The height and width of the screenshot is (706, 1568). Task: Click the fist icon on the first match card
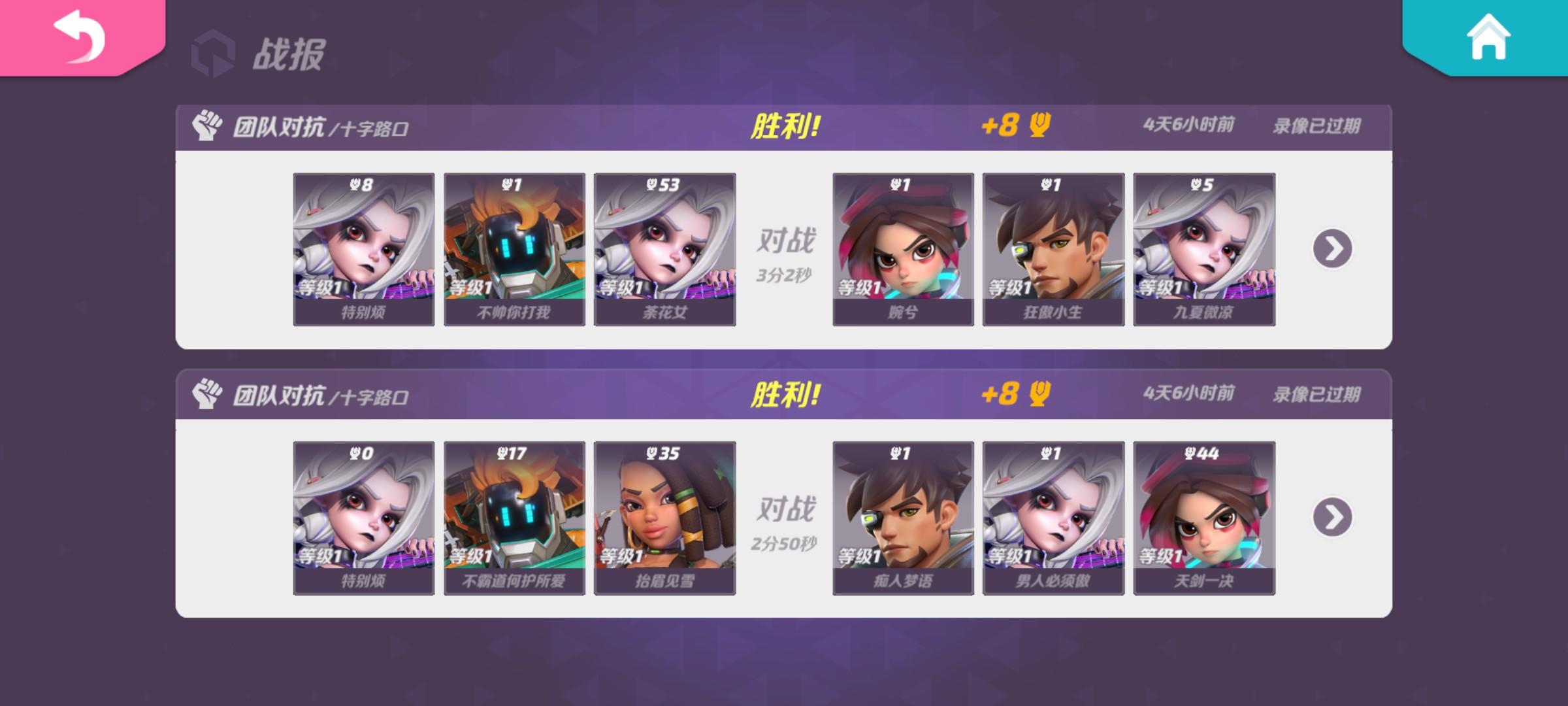tap(207, 128)
